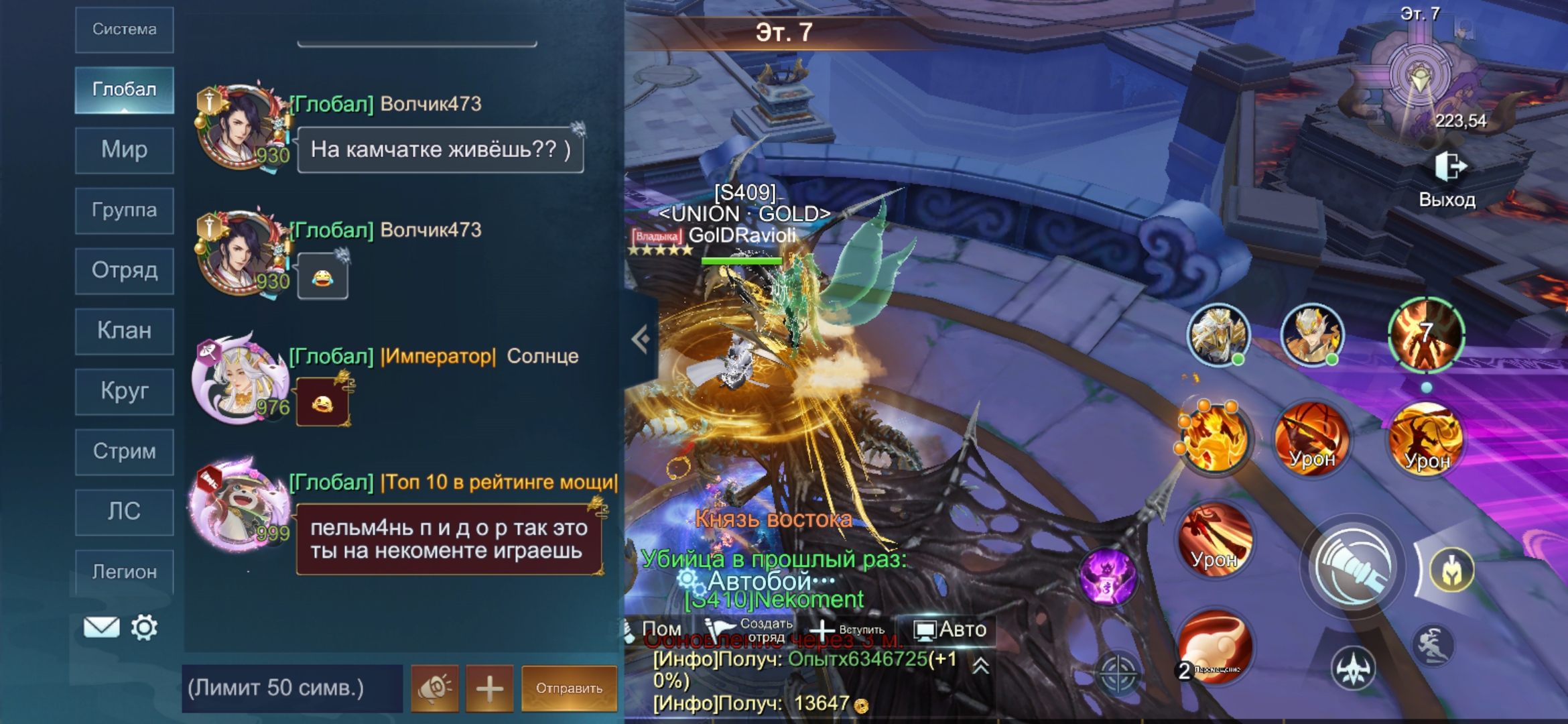Viewport: 1568px width, 724px height.
Task: Select the Мир chat tab
Action: pos(125,149)
